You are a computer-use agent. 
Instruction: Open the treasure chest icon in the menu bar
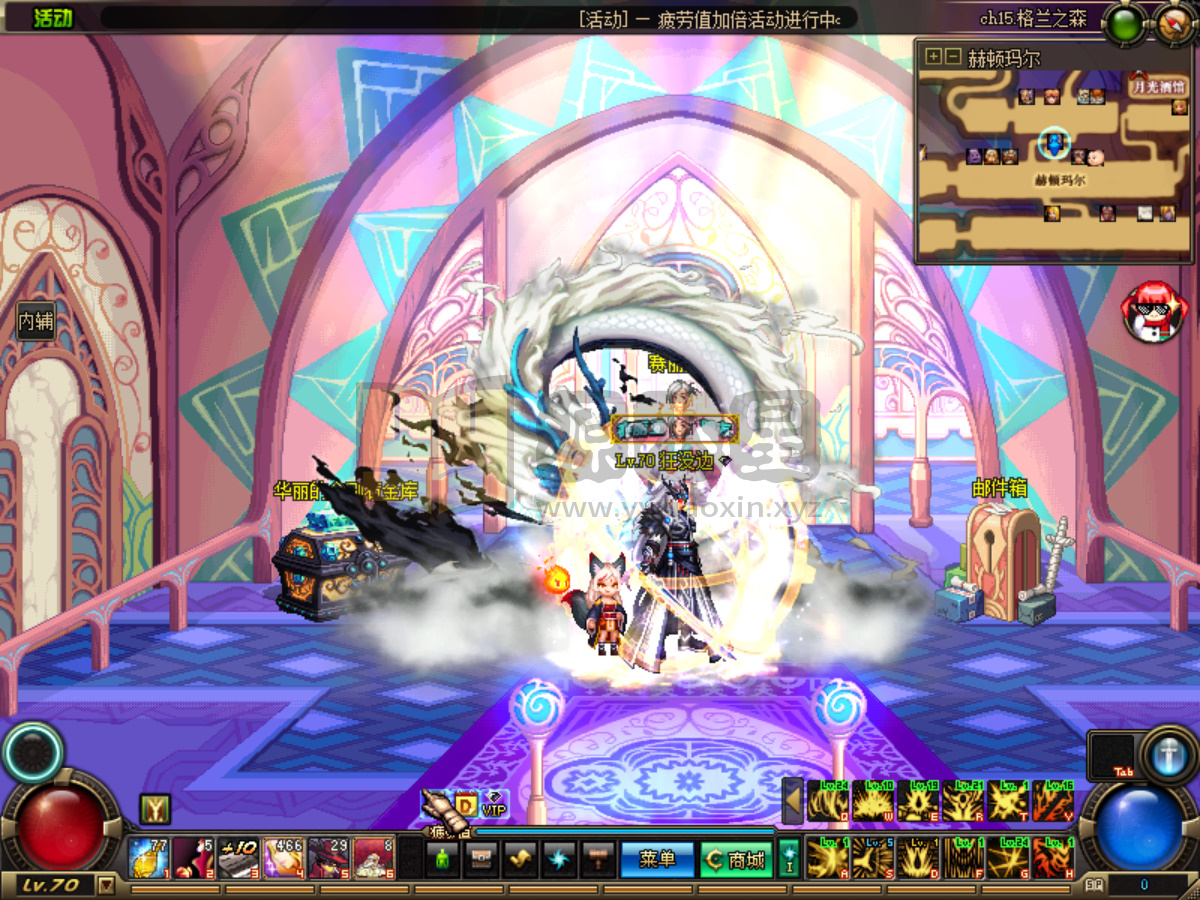pyautogui.click(x=480, y=859)
